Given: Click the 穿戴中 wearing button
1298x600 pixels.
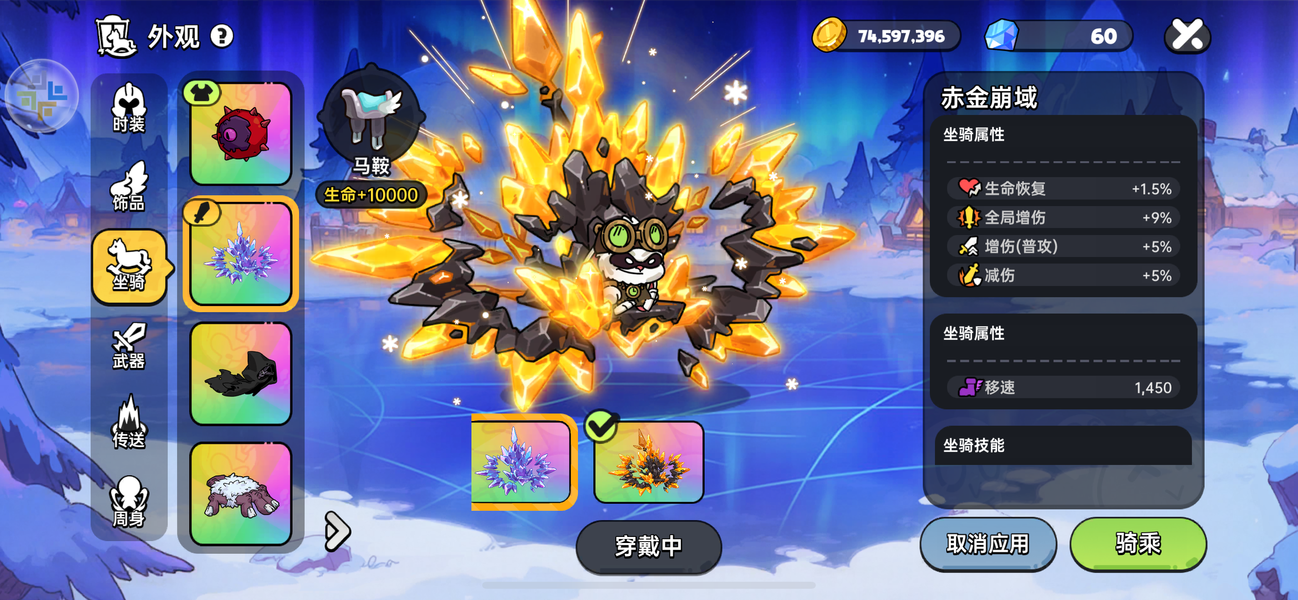Looking at the screenshot, I should pyautogui.click(x=648, y=546).
